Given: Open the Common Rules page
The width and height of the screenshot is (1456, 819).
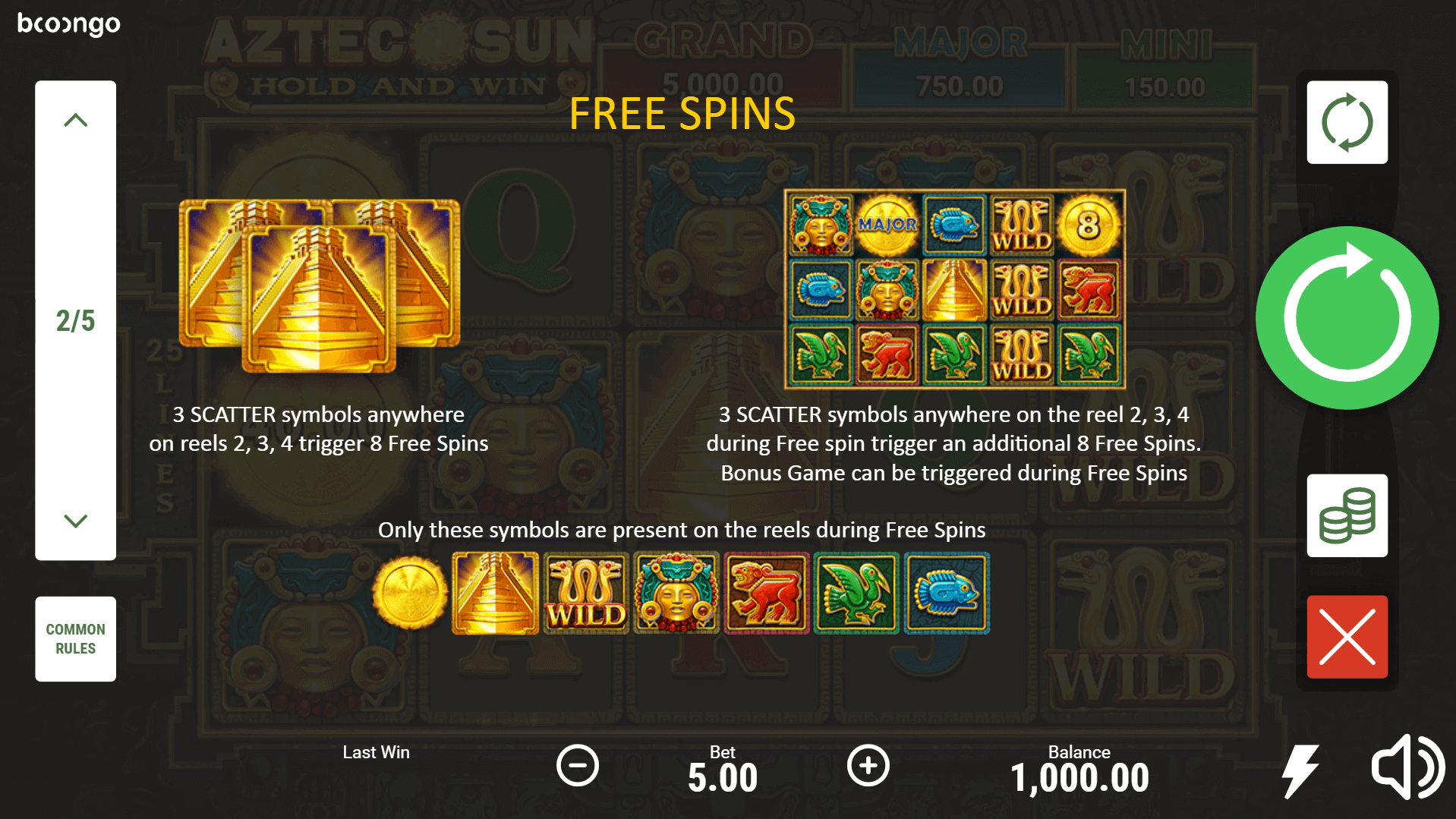Looking at the screenshot, I should [75, 638].
